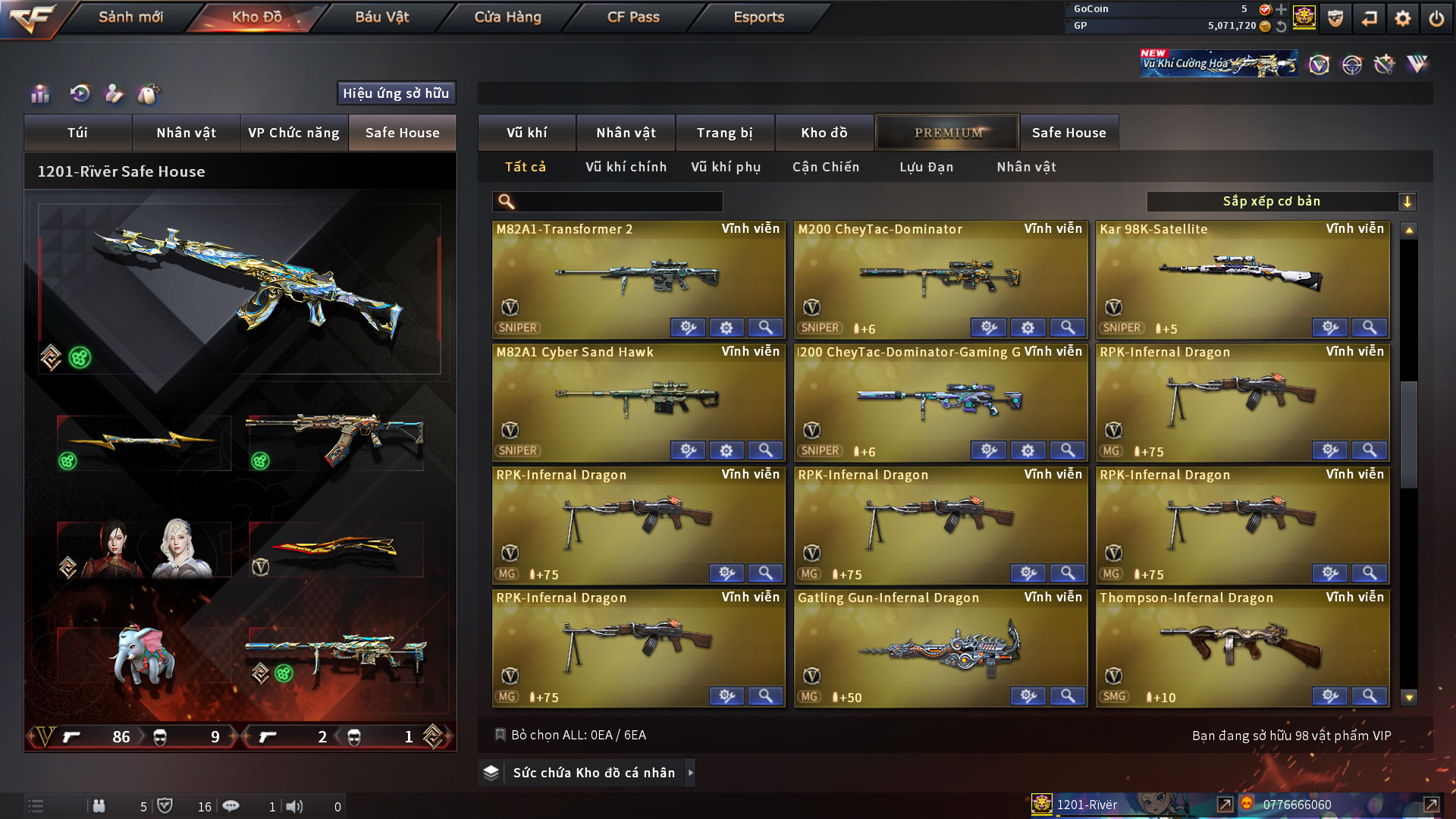Filter by Vũ khí chính
This screenshot has height=819, width=1456.
626,167
